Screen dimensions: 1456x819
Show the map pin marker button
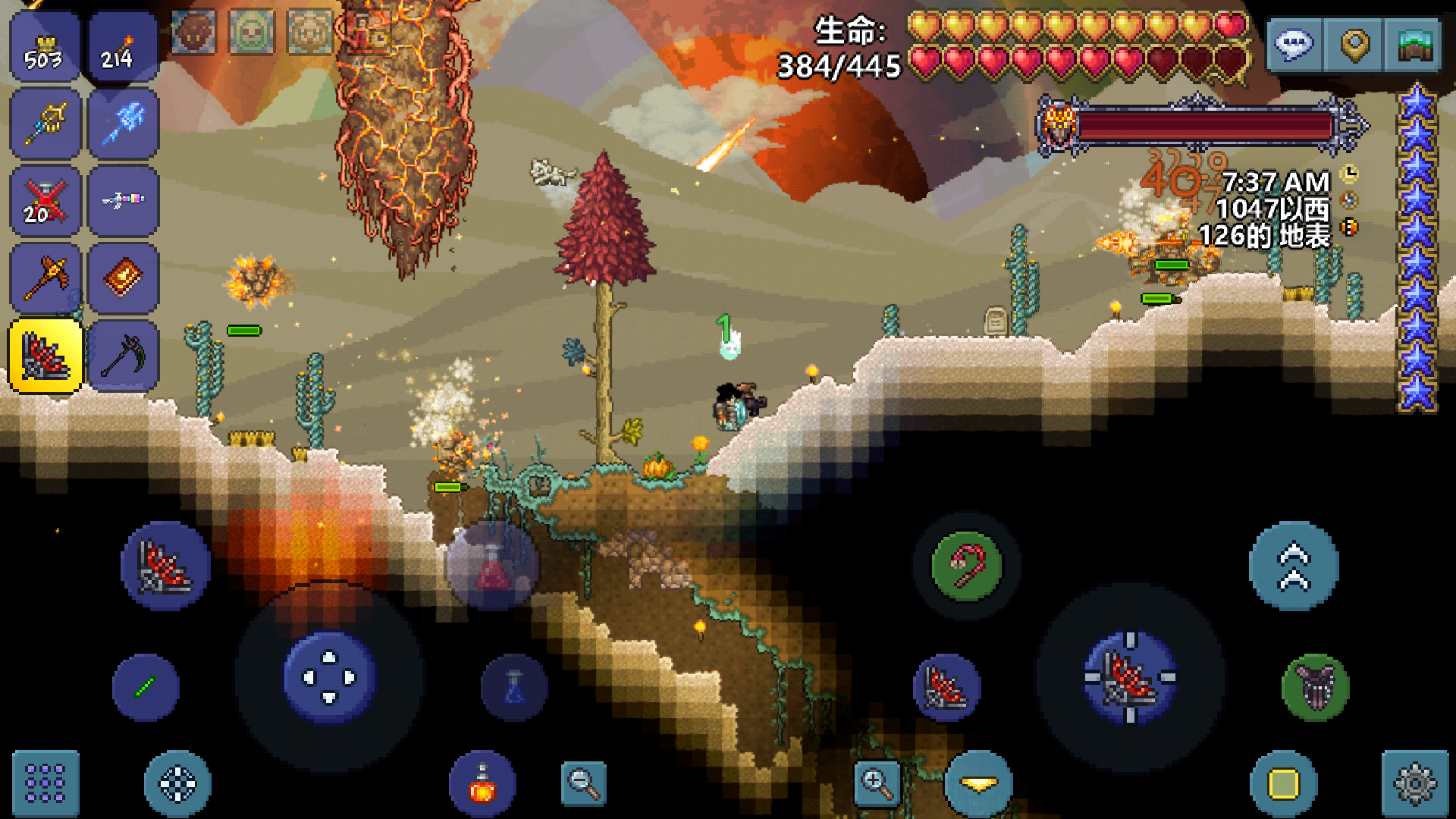pyautogui.click(x=1354, y=45)
